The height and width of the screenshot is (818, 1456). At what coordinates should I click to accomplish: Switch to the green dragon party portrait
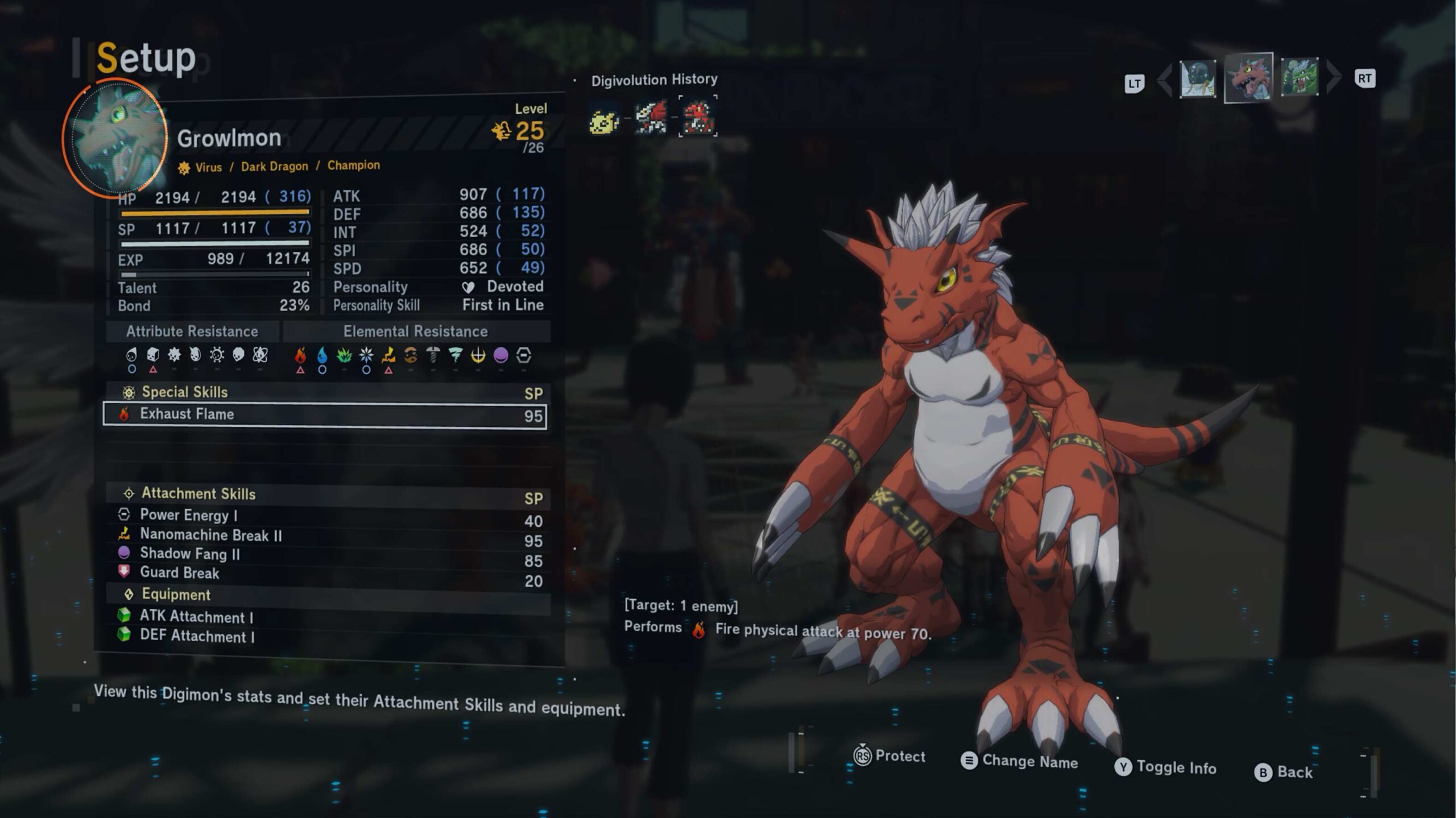tap(1300, 77)
